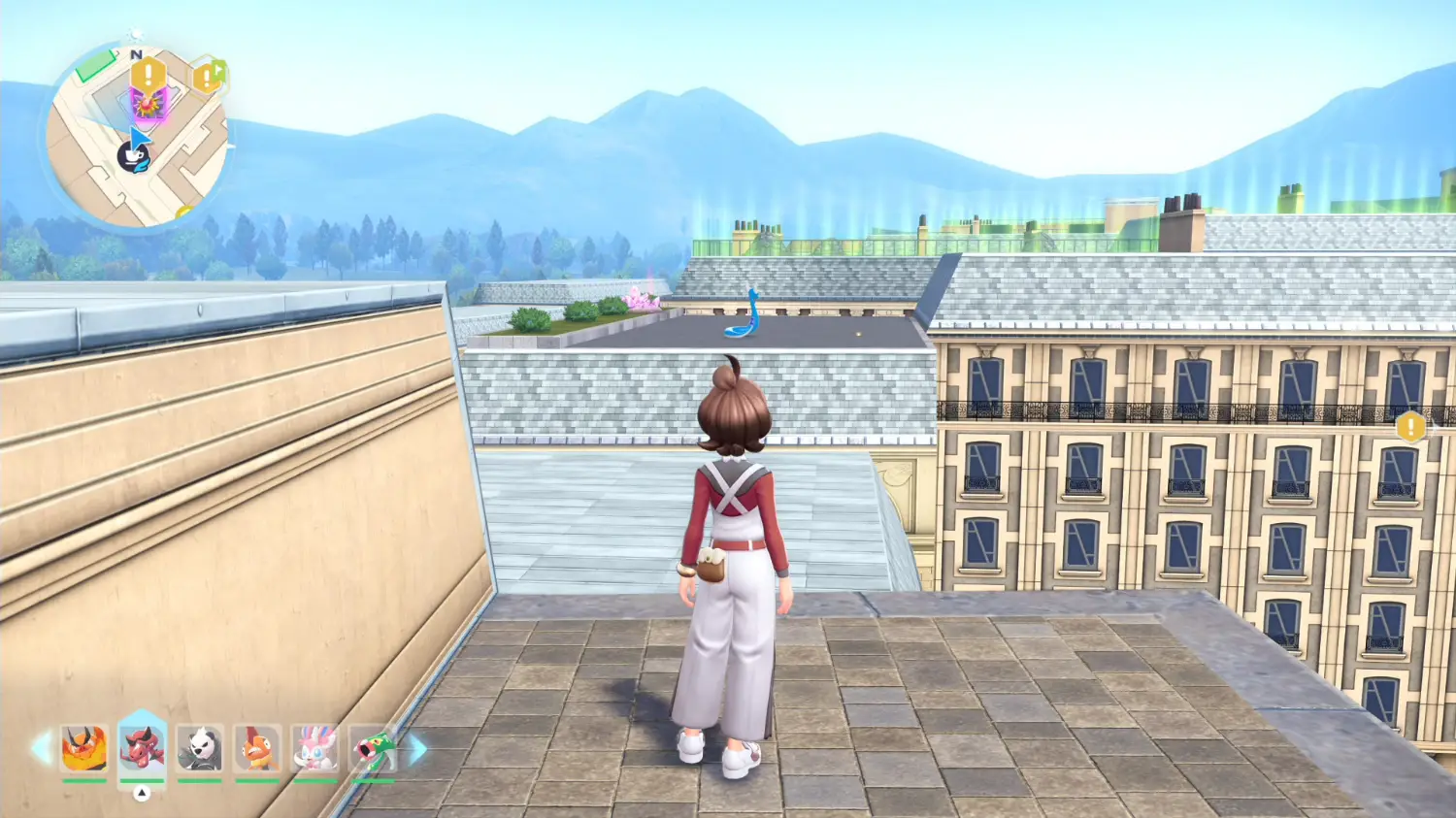Screen dimensions: 1456x818
Task: Select Sylveon in the party bar
Action: point(315,749)
